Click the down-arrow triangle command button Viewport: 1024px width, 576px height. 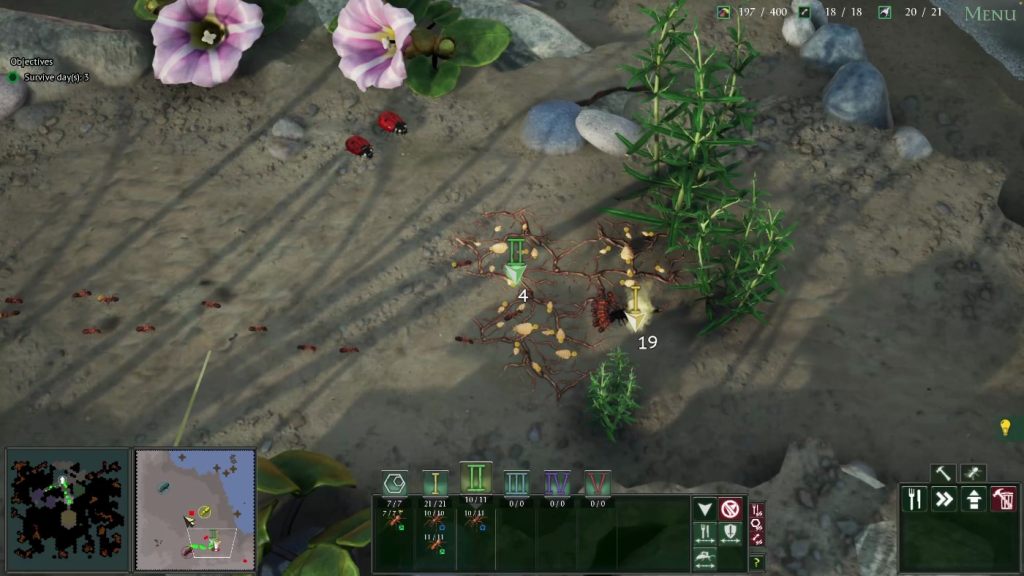(x=705, y=509)
